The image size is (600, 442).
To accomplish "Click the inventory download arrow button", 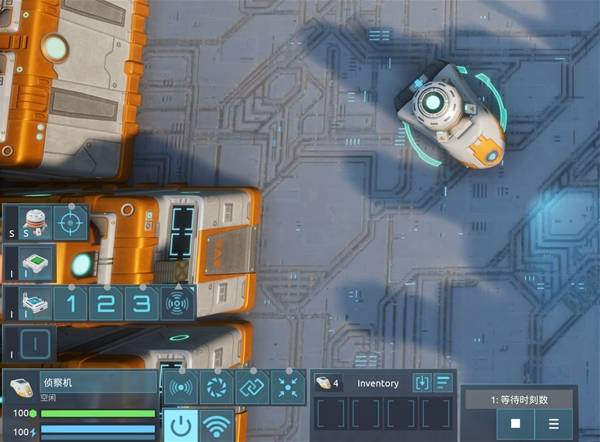I will click(x=421, y=382).
